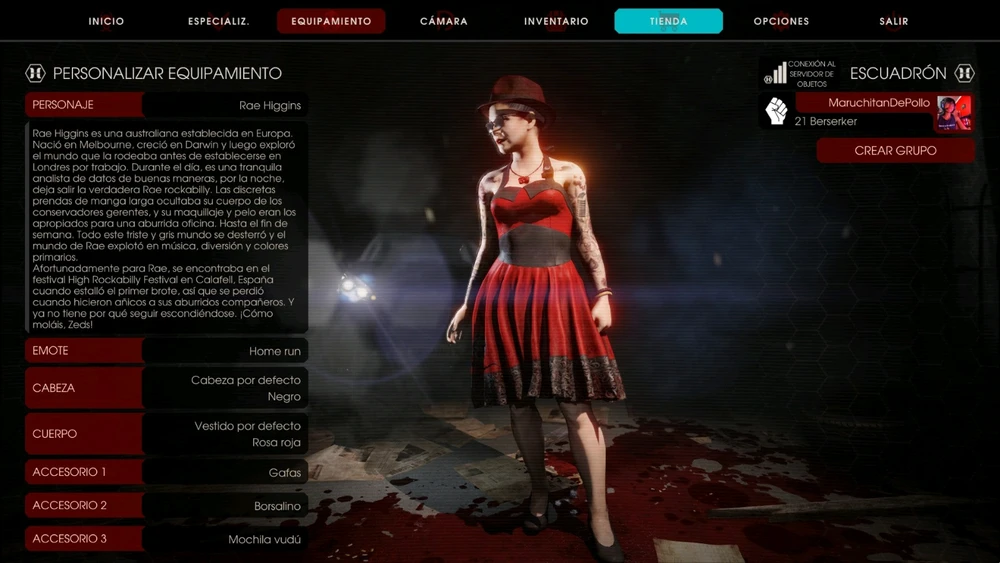This screenshot has width=1000, height=563.
Task: Select the Cabeza head customization row
Action: click(x=166, y=388)
